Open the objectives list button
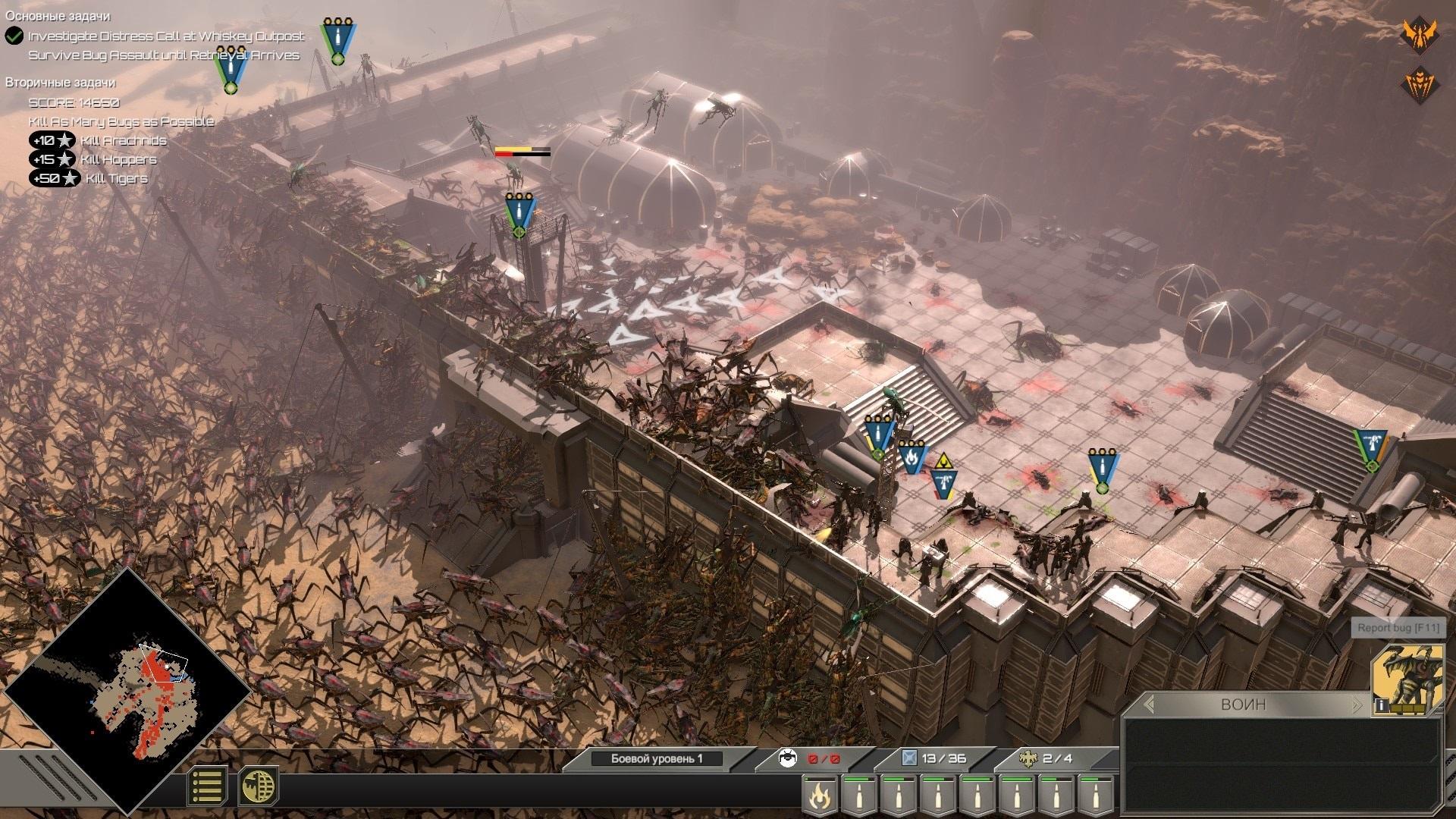The height and width of the screenshot is (819, 1456). (207, 786)
